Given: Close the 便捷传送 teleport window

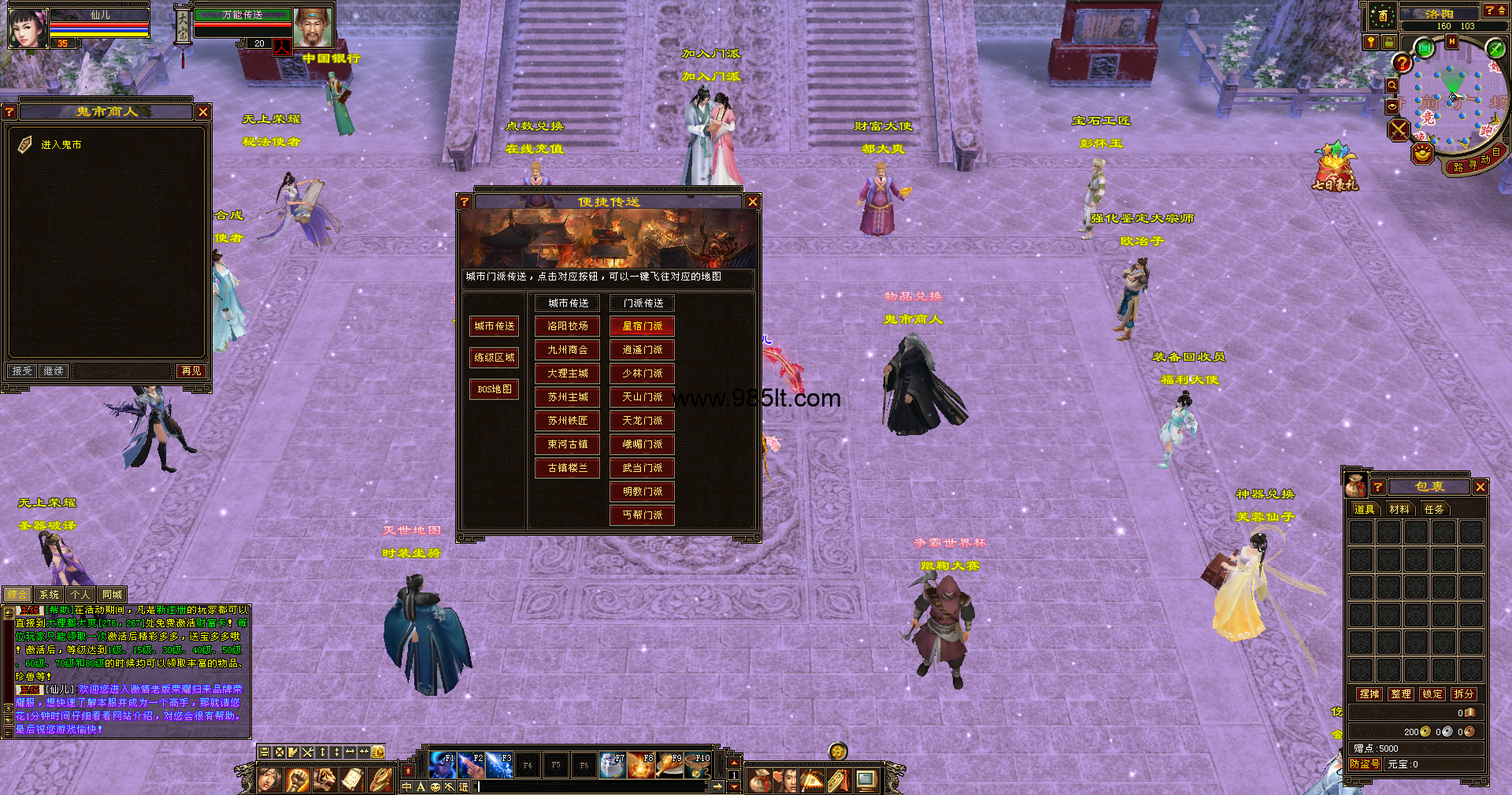Looking at the screenshot, I should tap(753, 202).
